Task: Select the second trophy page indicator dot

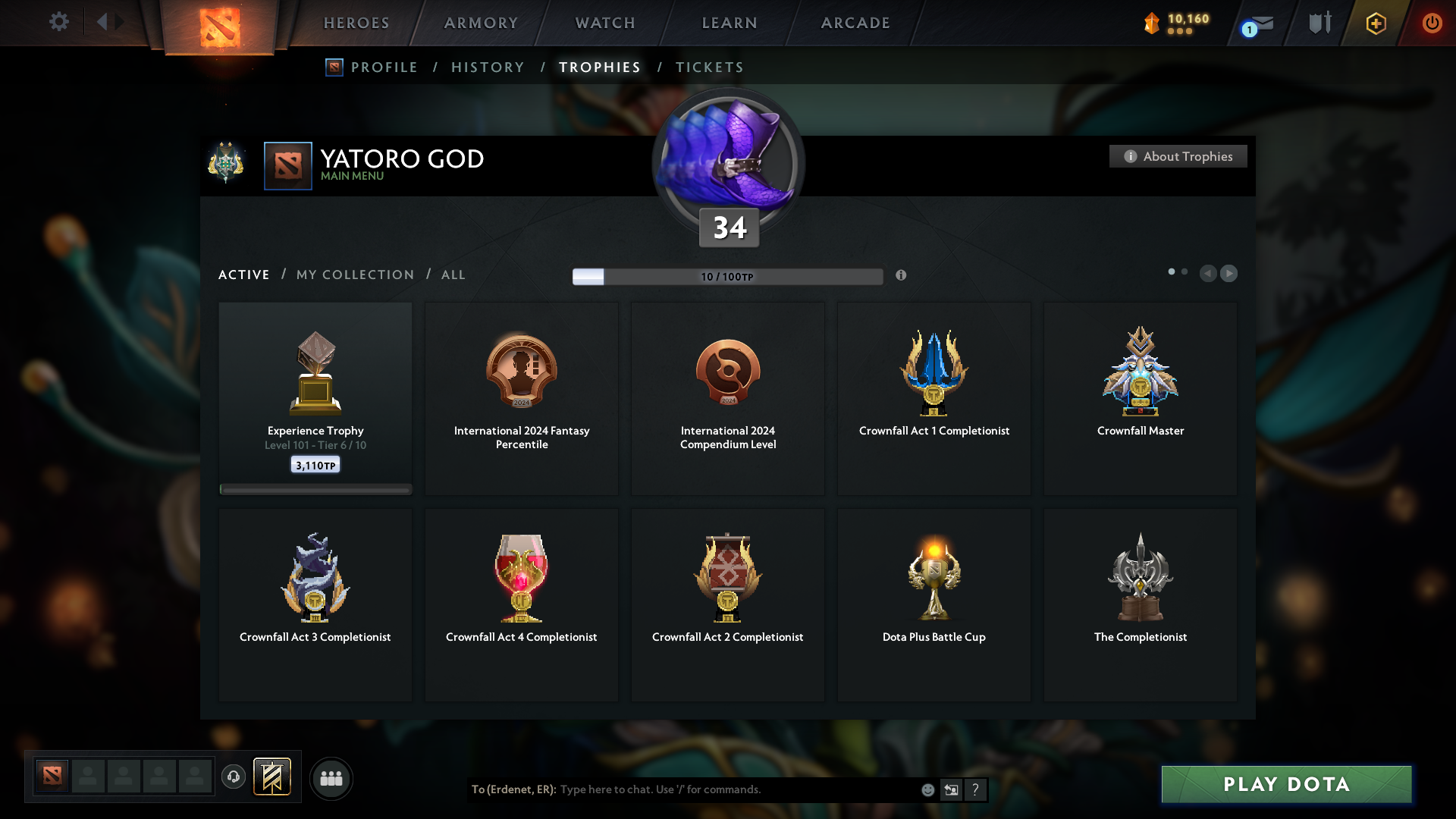Action: (1186, 270)
